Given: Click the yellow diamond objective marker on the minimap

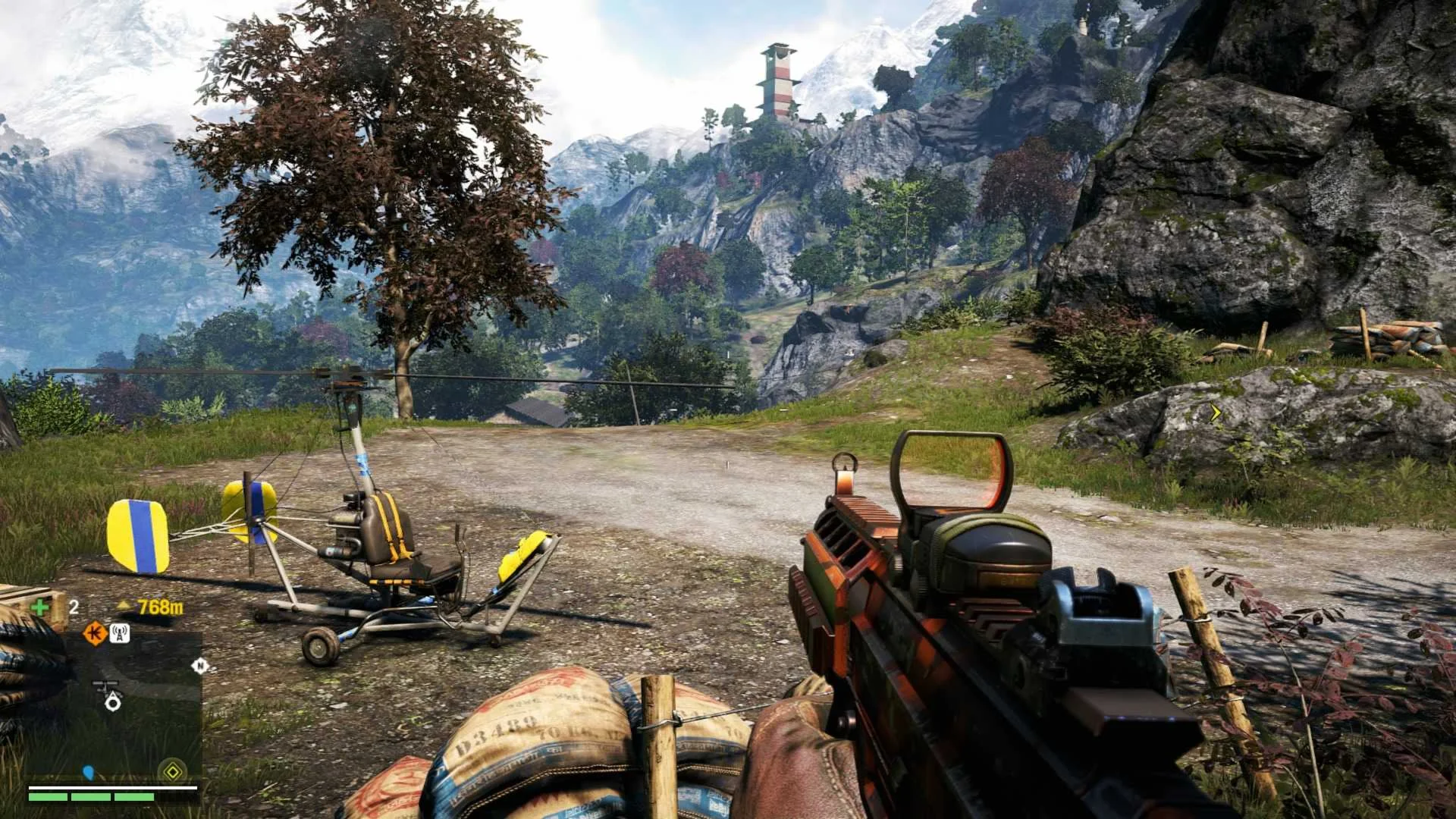Looking at the screenshot, I should point(173,772).
